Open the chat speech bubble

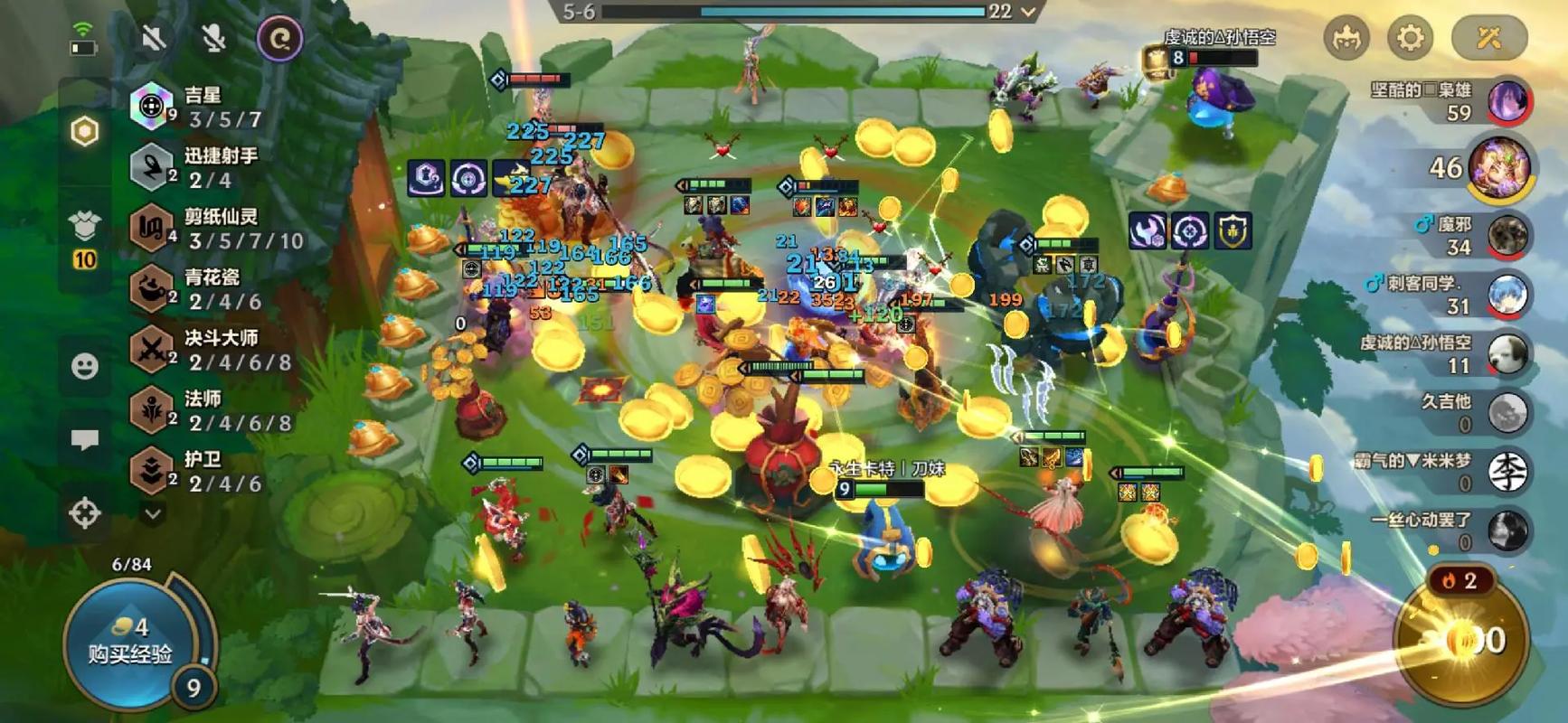(85, 440)
